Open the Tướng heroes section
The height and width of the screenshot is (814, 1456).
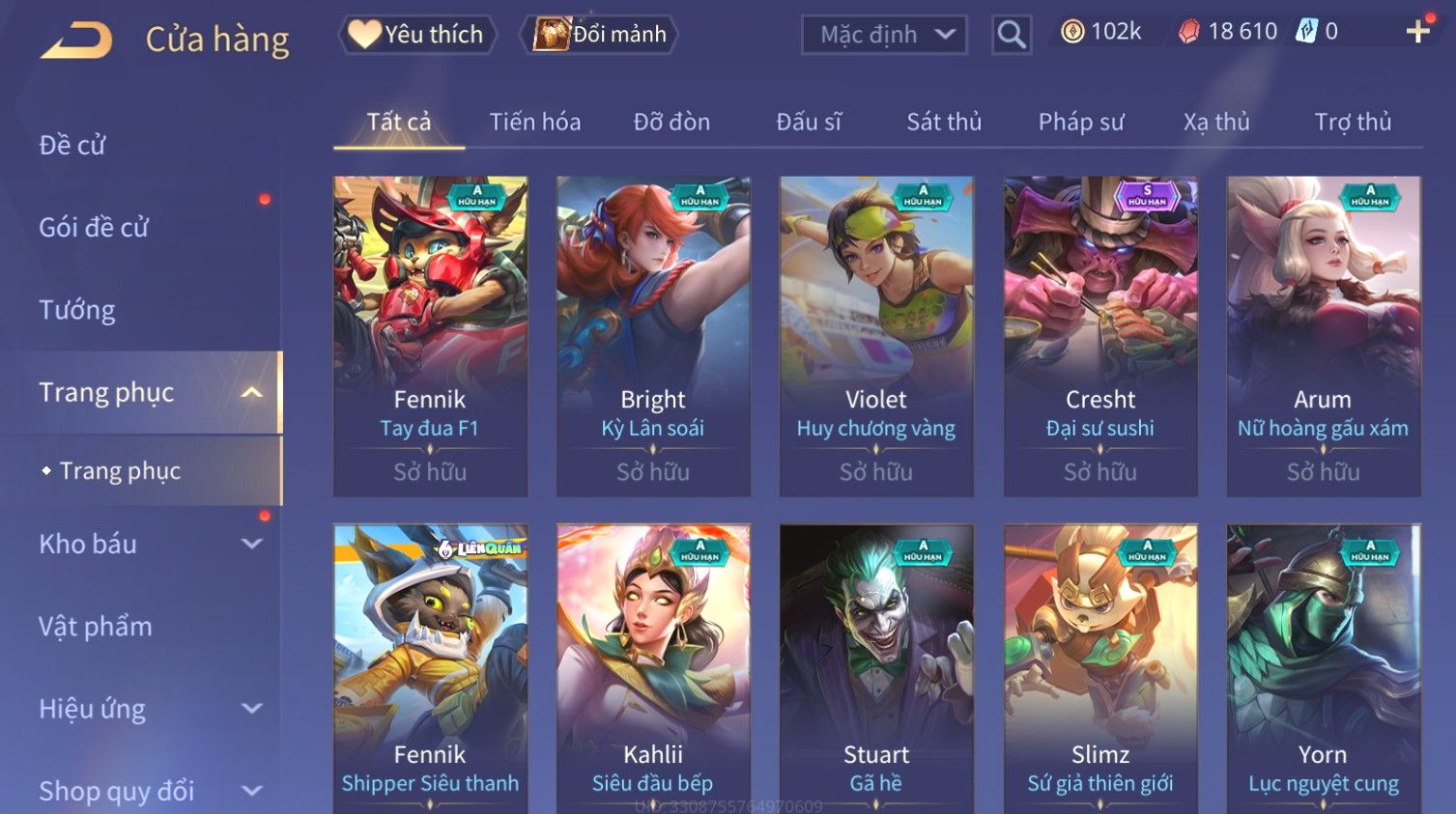[x=77, y=310]
